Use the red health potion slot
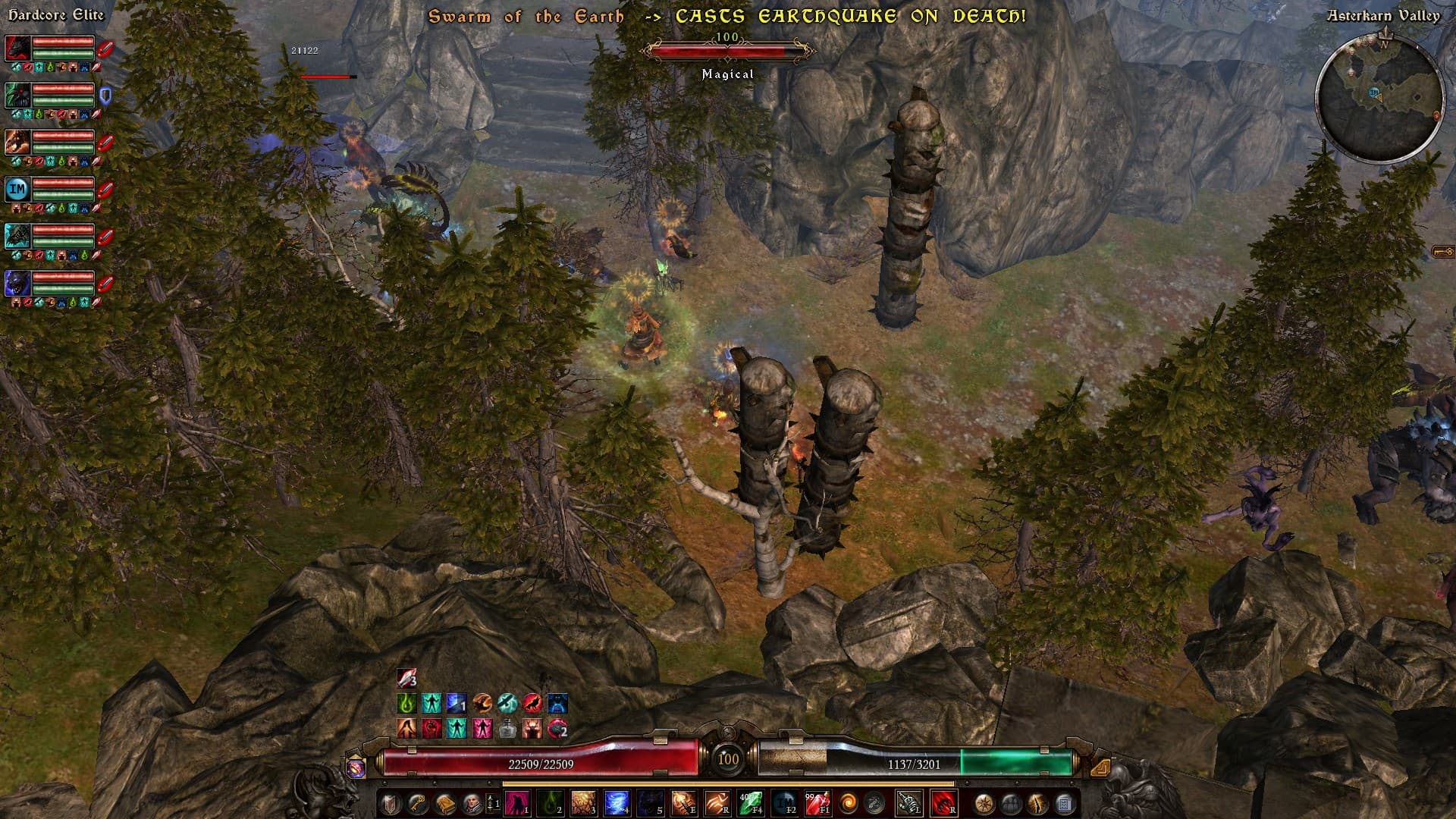This screenshot has width=1456, height=819. (817, 802)
